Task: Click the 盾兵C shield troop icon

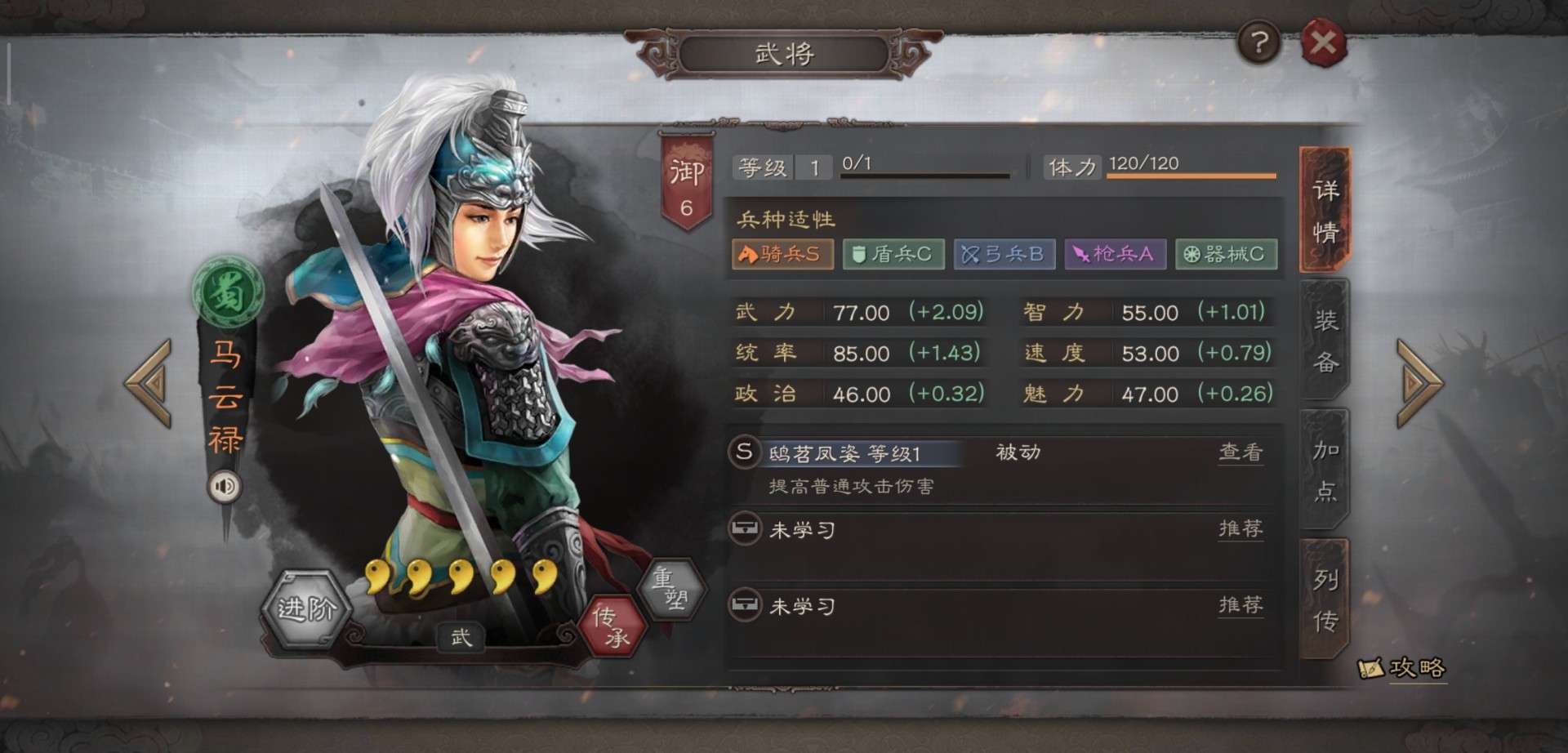Action: tap(893, 254)
